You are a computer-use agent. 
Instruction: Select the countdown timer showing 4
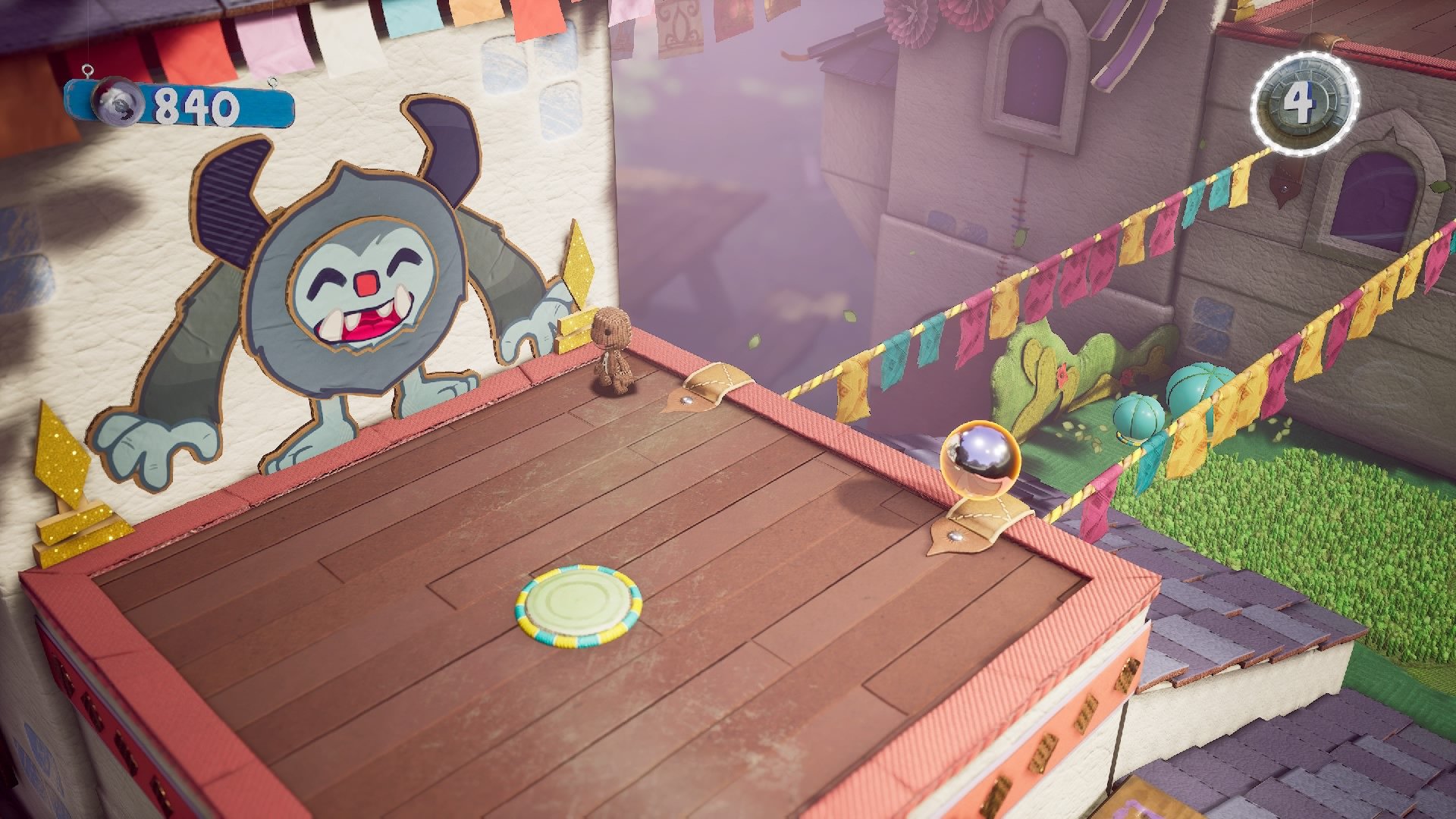1301,102
